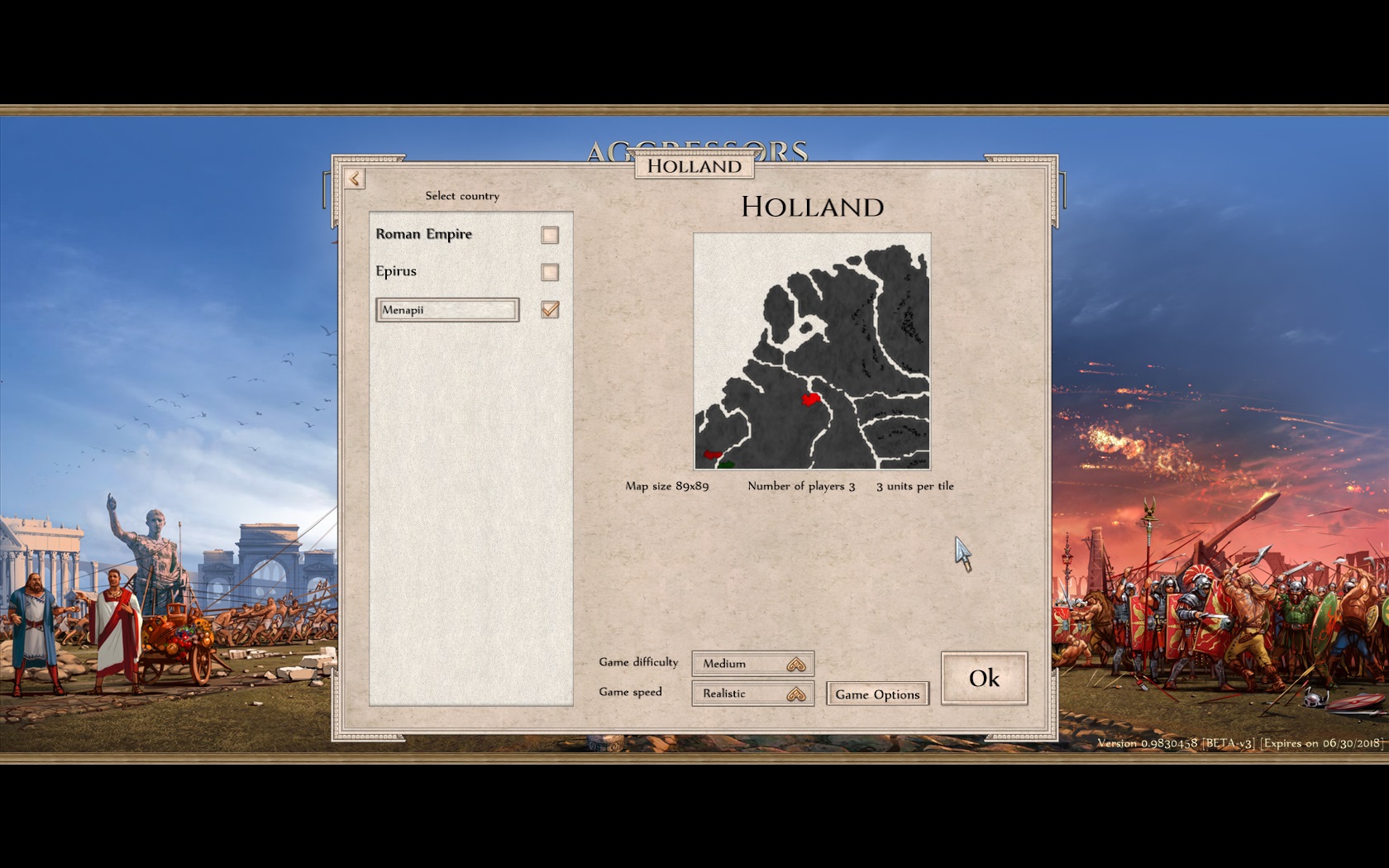Click the Menapii name field
This screenshot has width=1389, height=868.
pos(446,309)
